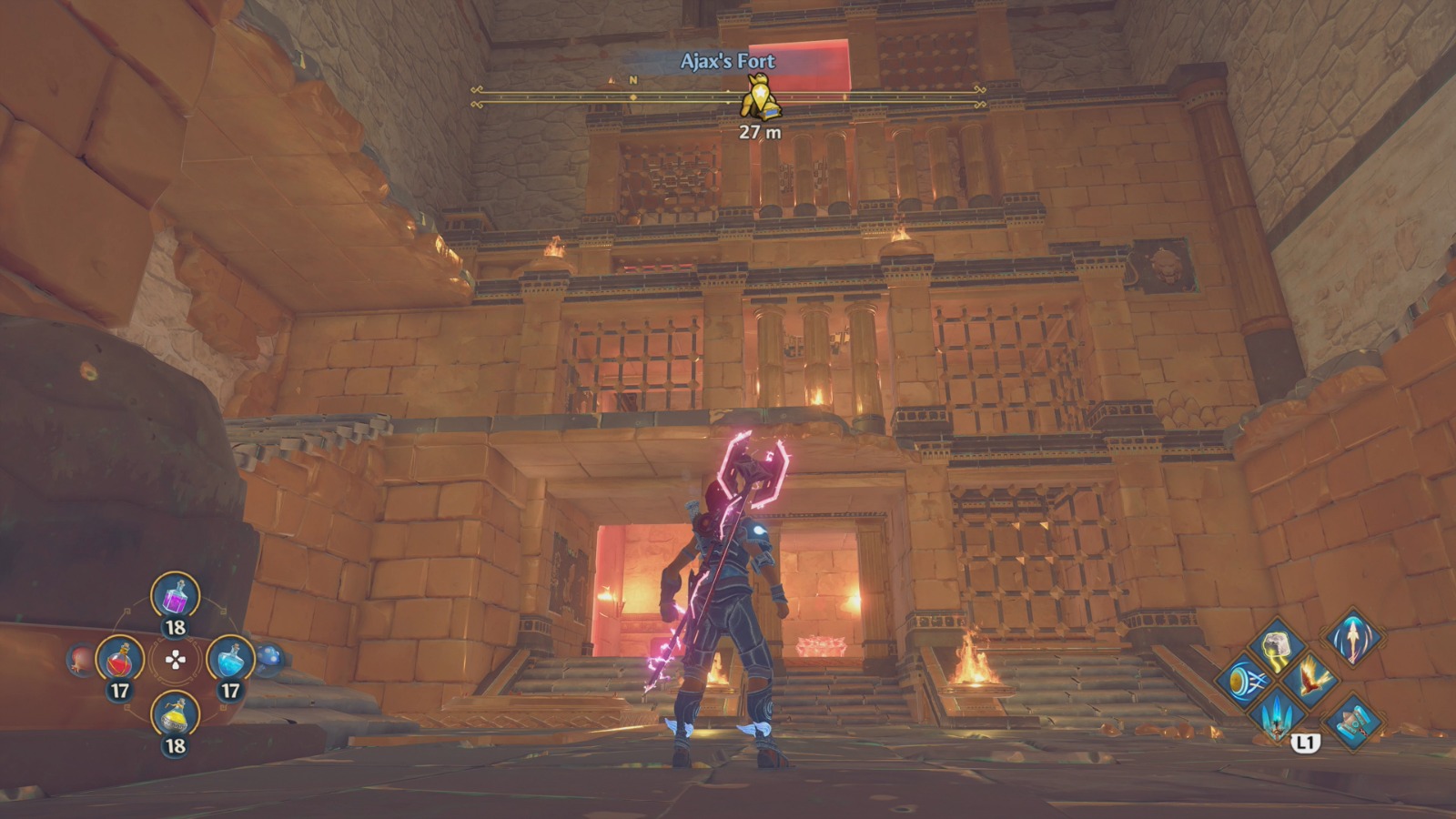Select the blue trident ability icon
The width and height of the screenshot is (1456, 819).
point(1277,717)
